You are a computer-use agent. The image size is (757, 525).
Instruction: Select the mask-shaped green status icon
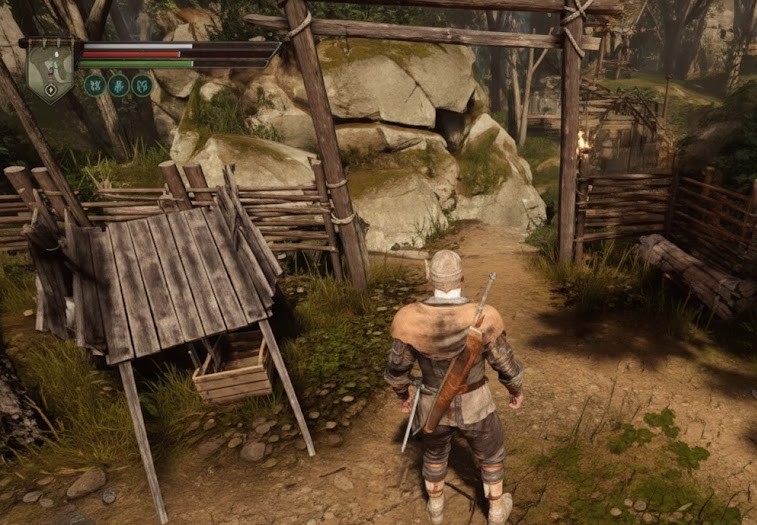[x=142, y=86]
